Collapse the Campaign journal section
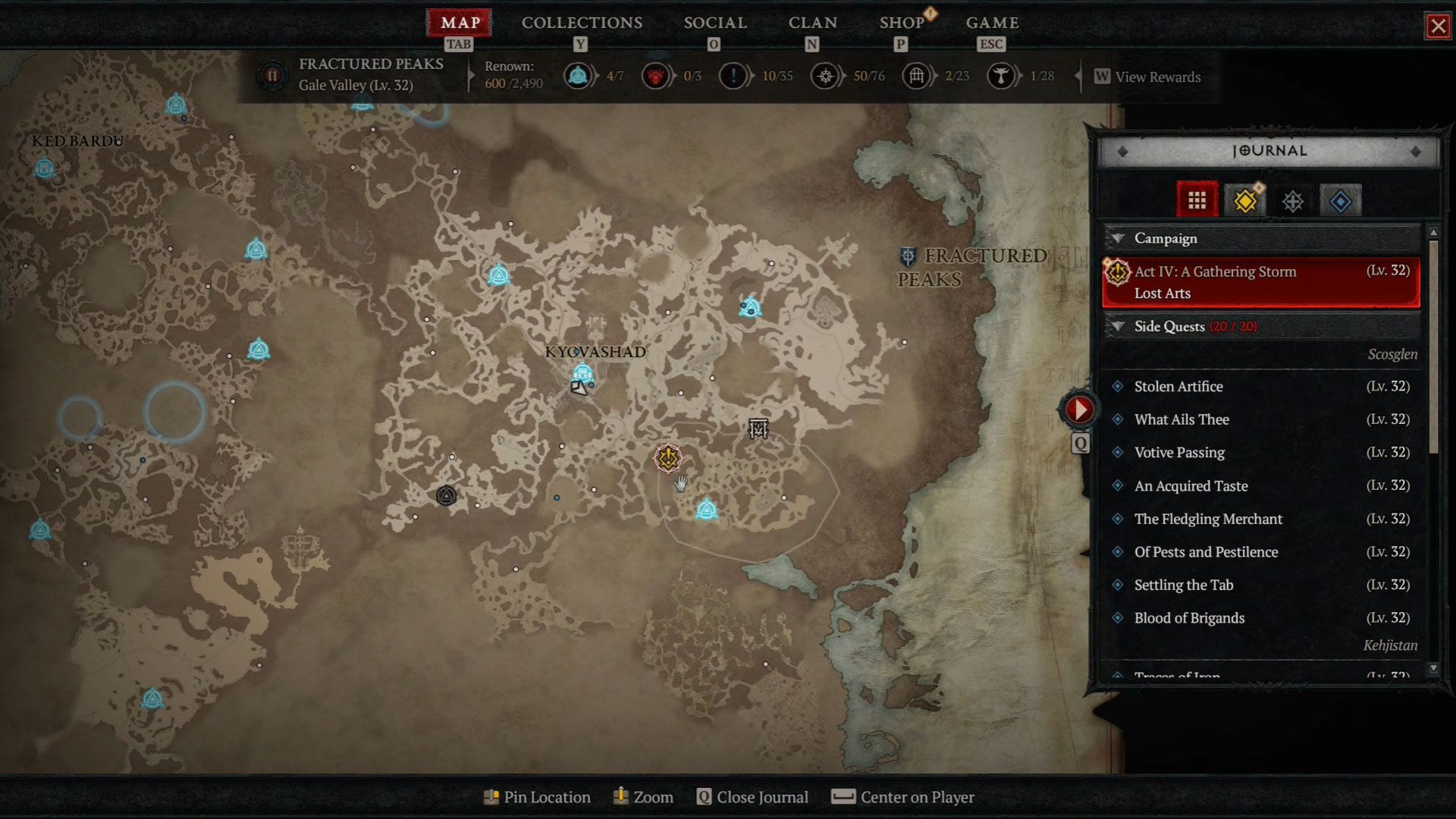This screenshot has height=819, width=1456. point(1117,238)
